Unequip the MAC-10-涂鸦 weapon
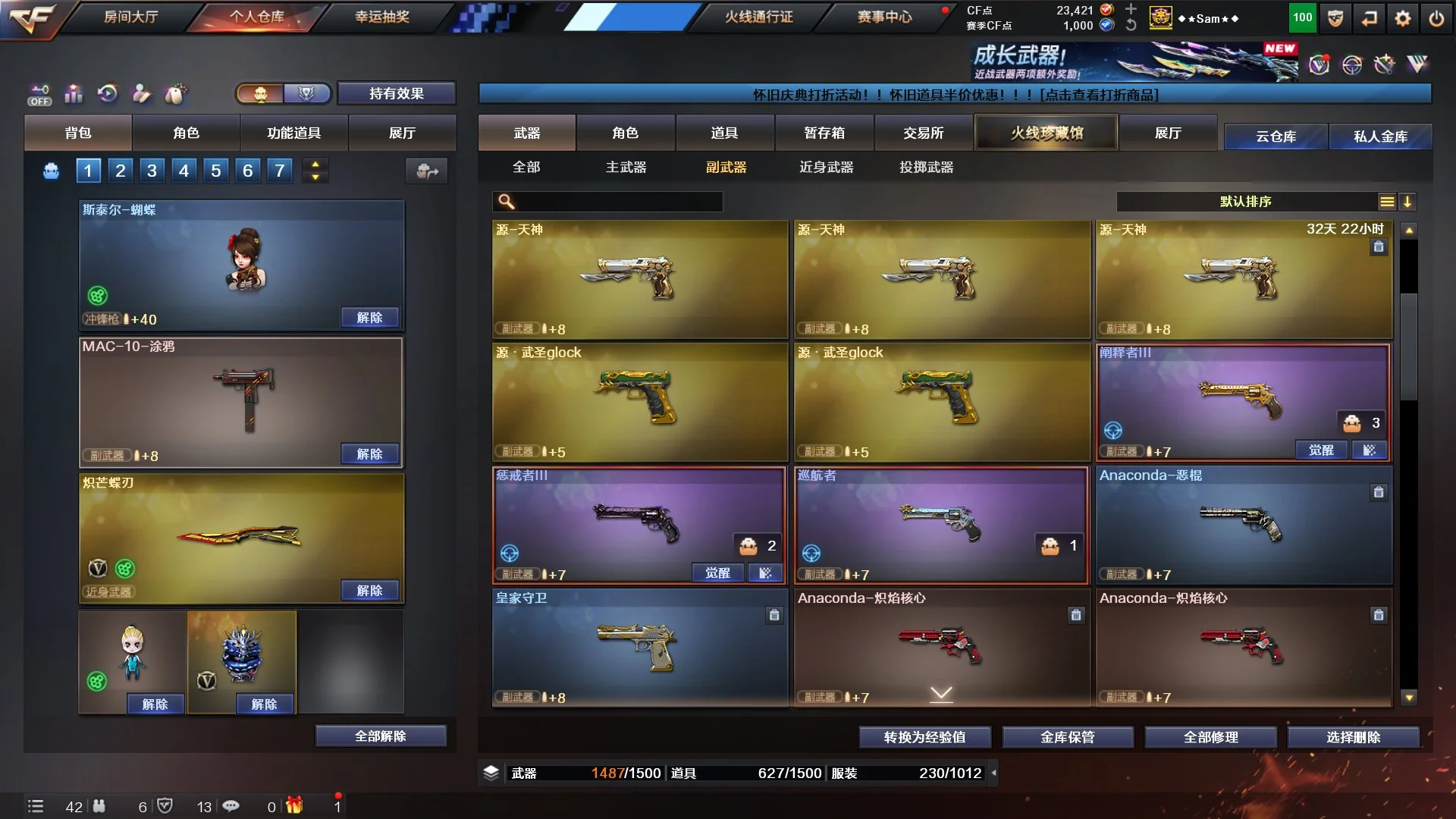 pyautogui.click(x=369, y=453)
